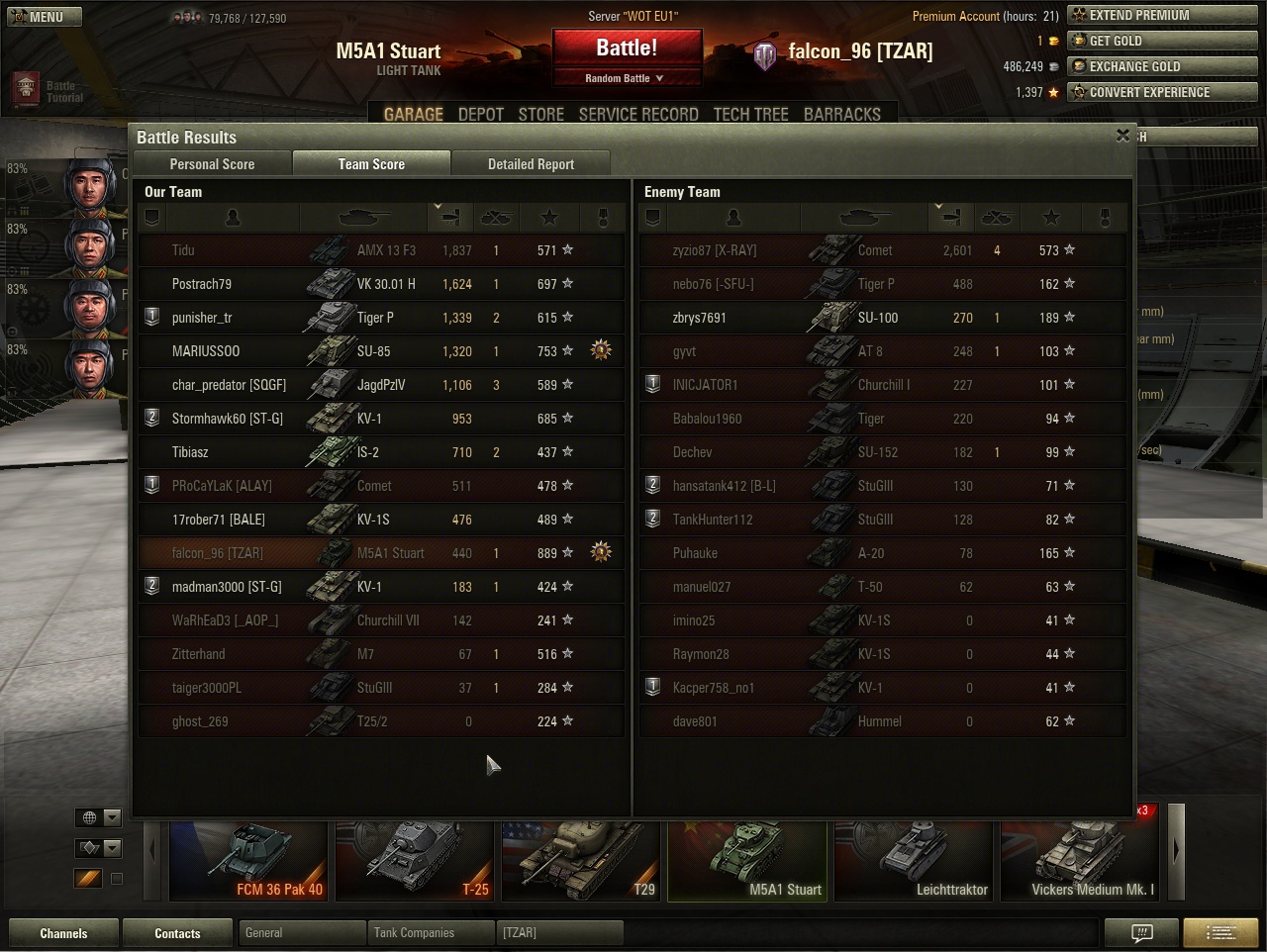Screen dimensions: 1267x952
Task: Close the Battle Results window
Action: (1122, 136)
